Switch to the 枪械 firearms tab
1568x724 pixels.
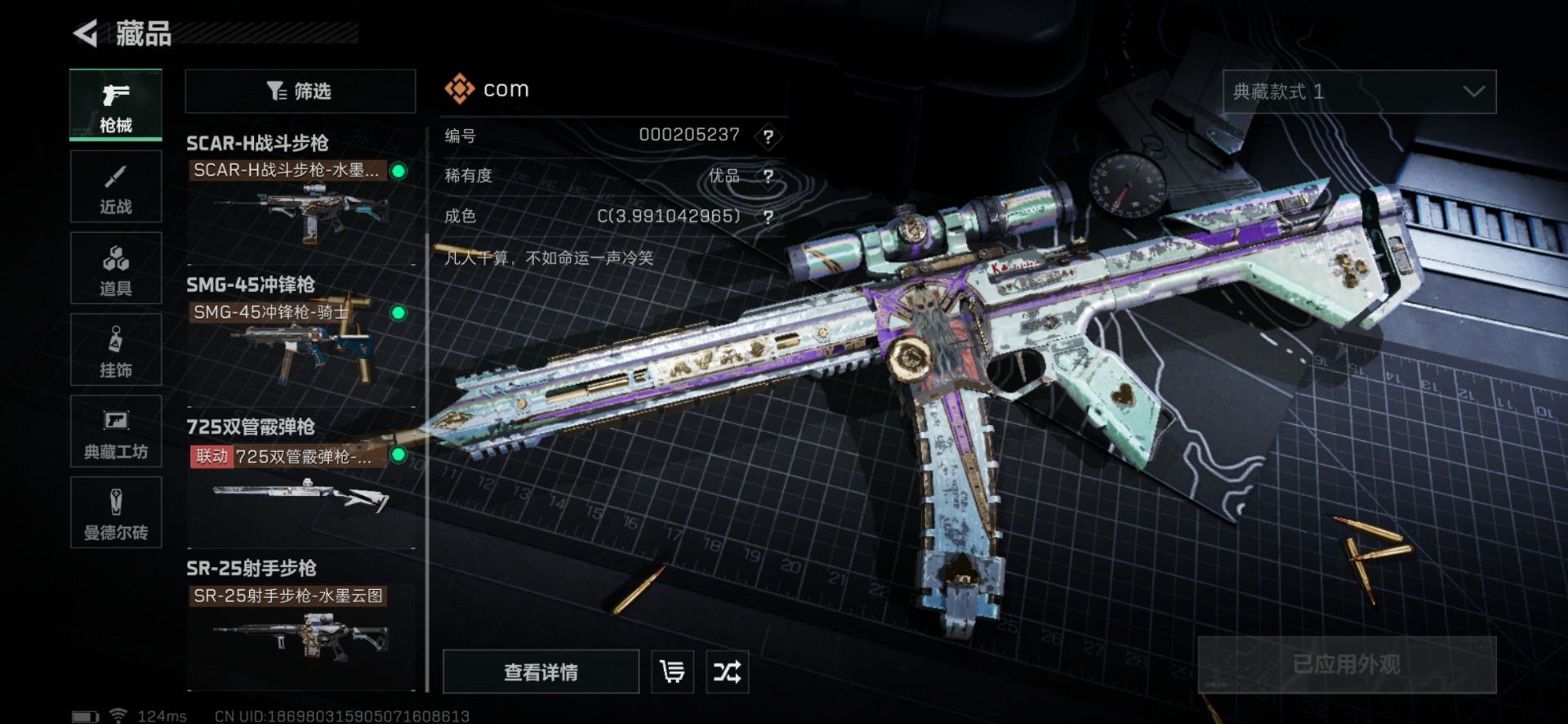[x=116, y=105]
